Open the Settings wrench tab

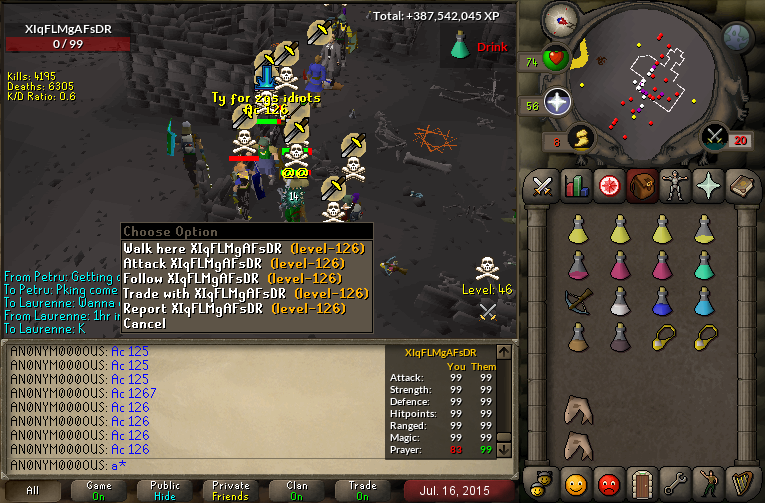click(x=674, y=482)
